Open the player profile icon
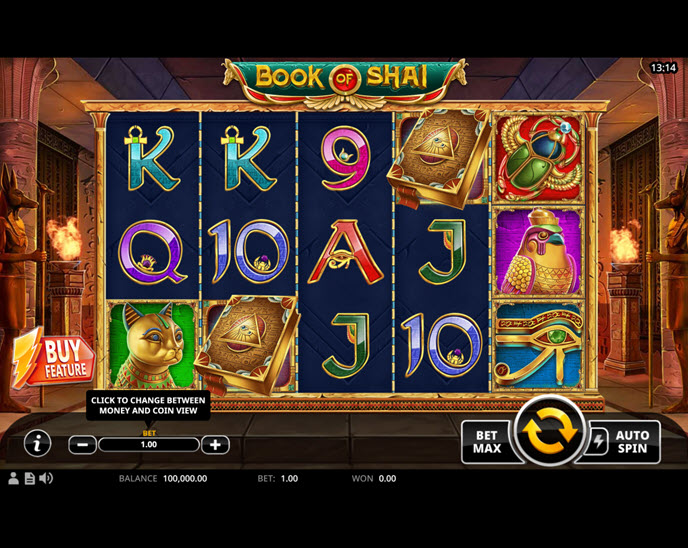This screenshot has height=548, width=688. tap(14, 479)
